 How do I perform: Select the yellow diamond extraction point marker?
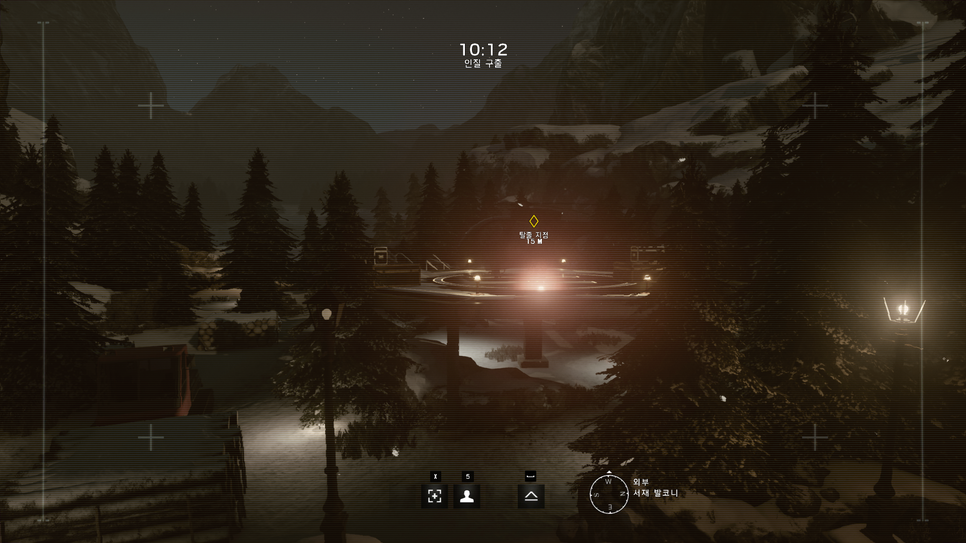(x=533, y=221)
